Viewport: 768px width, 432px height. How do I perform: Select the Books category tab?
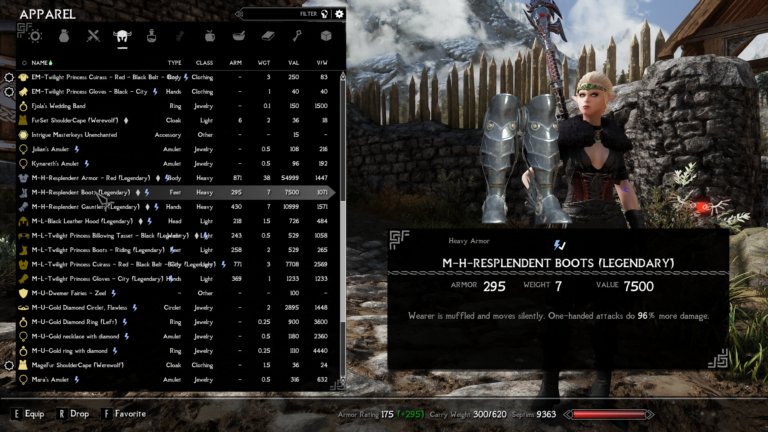[x=267, y=36]
